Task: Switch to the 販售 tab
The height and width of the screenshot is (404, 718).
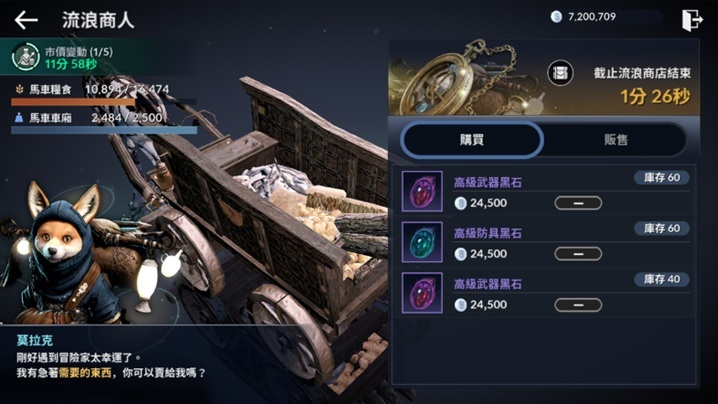Action: tap(616, 140)
